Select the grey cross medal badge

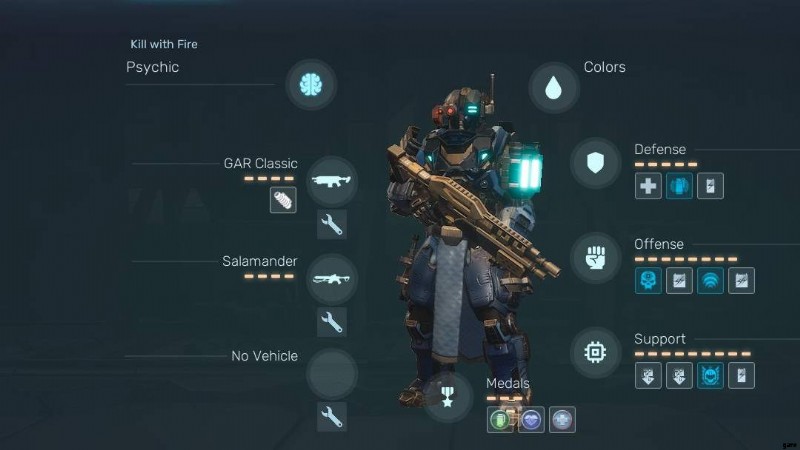tap(563, 419)
